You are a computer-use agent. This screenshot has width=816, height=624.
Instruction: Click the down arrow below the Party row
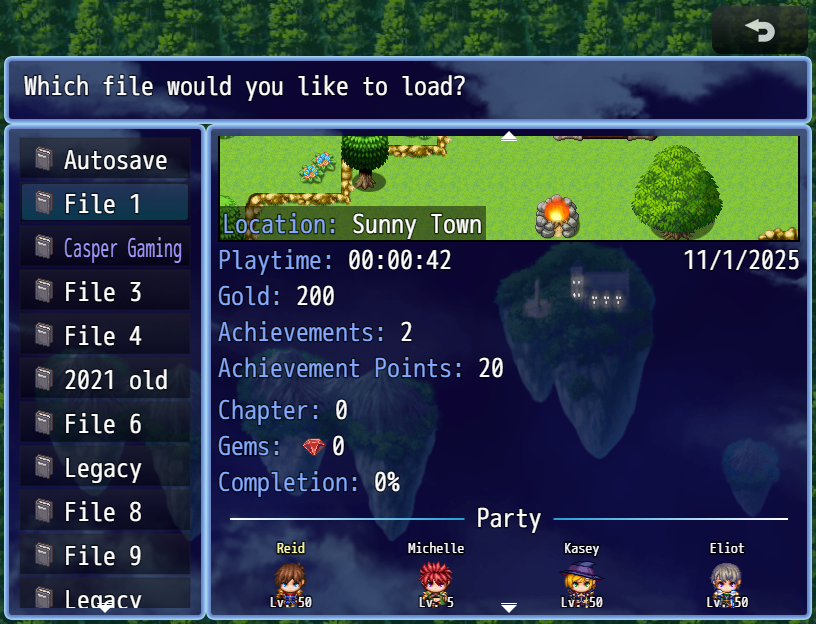coord(509,607)
